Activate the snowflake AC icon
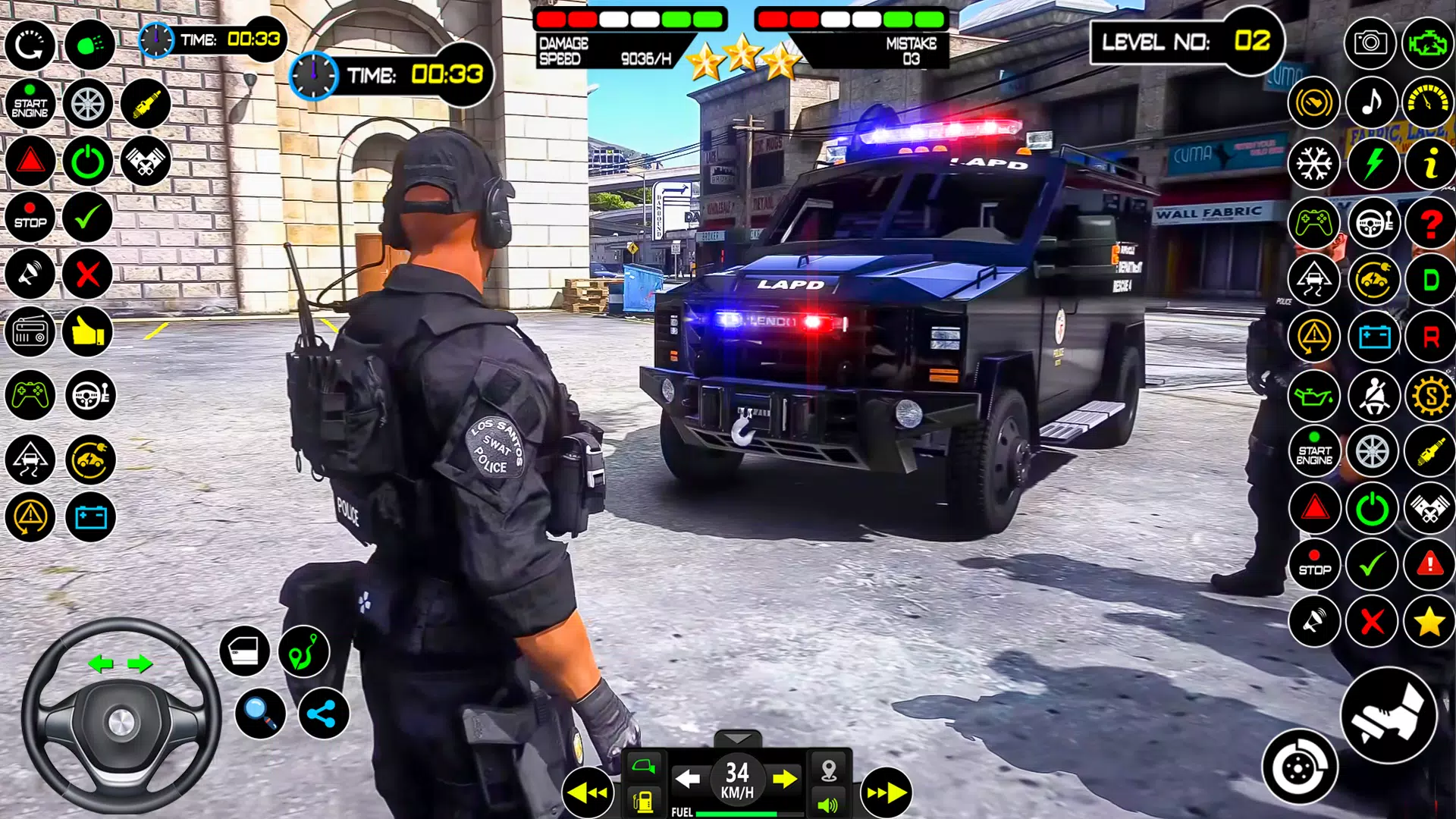 click(x=1316, y=163)
